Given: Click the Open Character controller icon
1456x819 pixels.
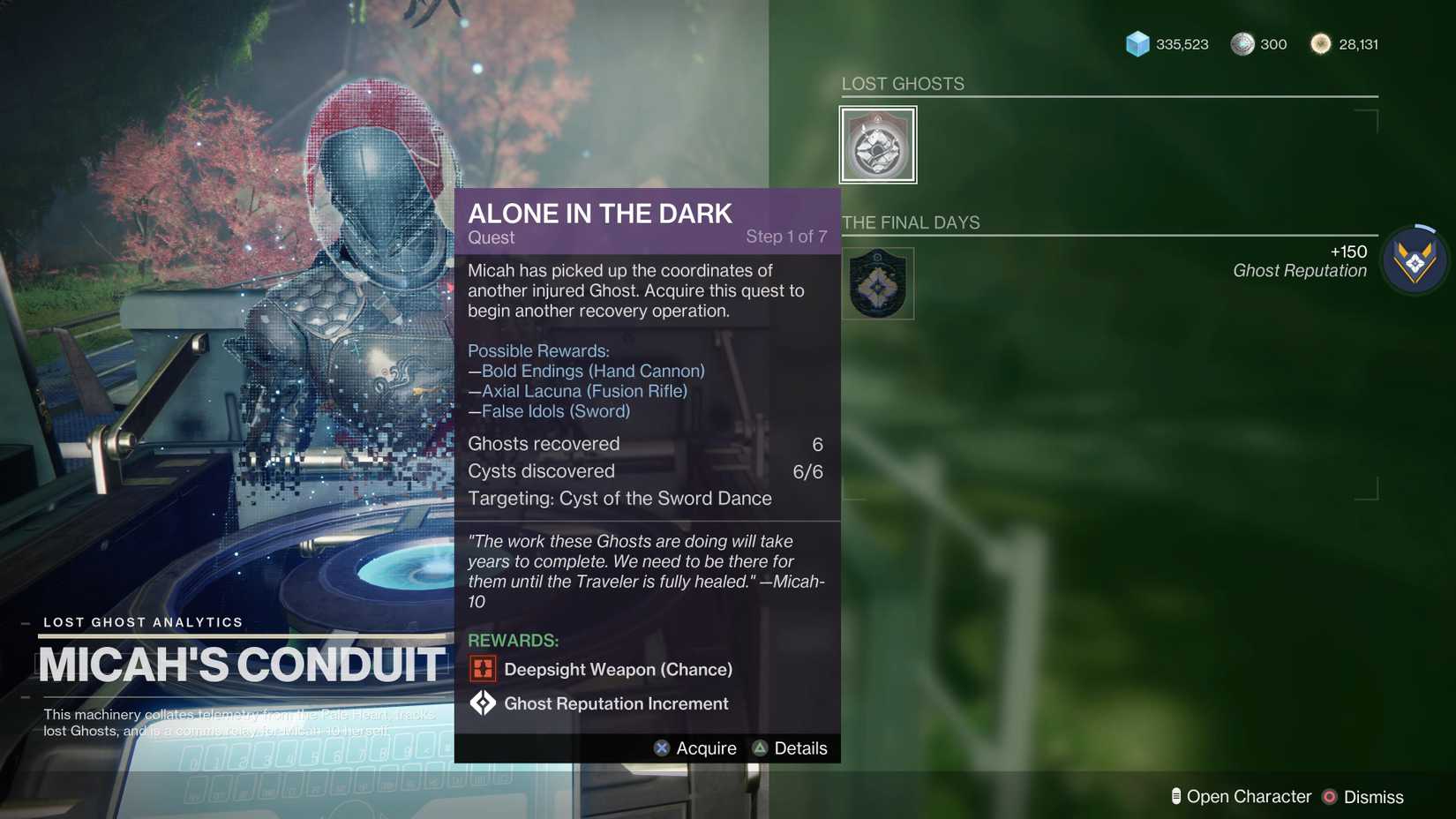Looking at the screenshot, I should click(x=1175, y=795).
